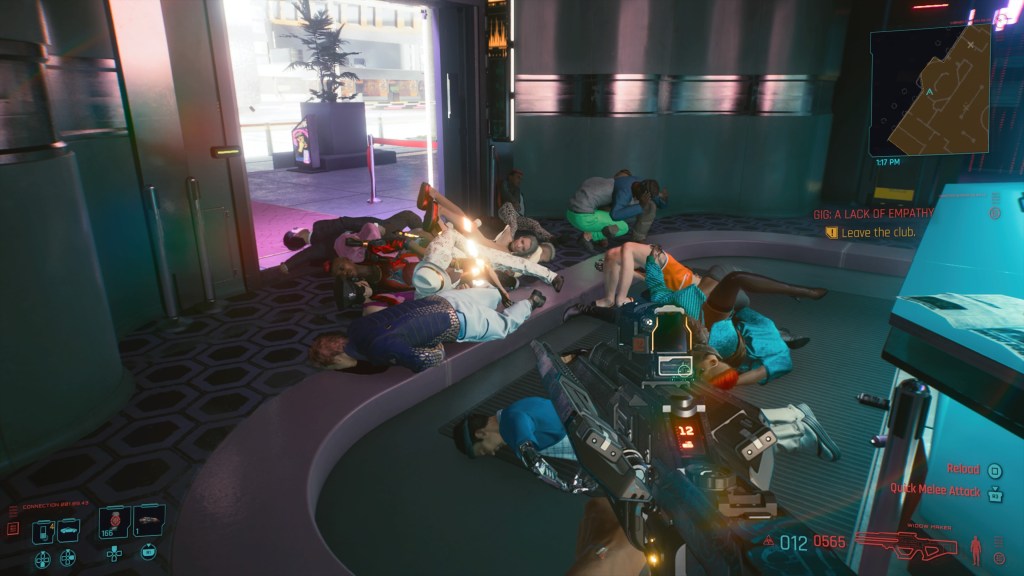Click the 'Leave the club' objective marker icon
This screenshot has width=1024, height=576.
point(830,232)
